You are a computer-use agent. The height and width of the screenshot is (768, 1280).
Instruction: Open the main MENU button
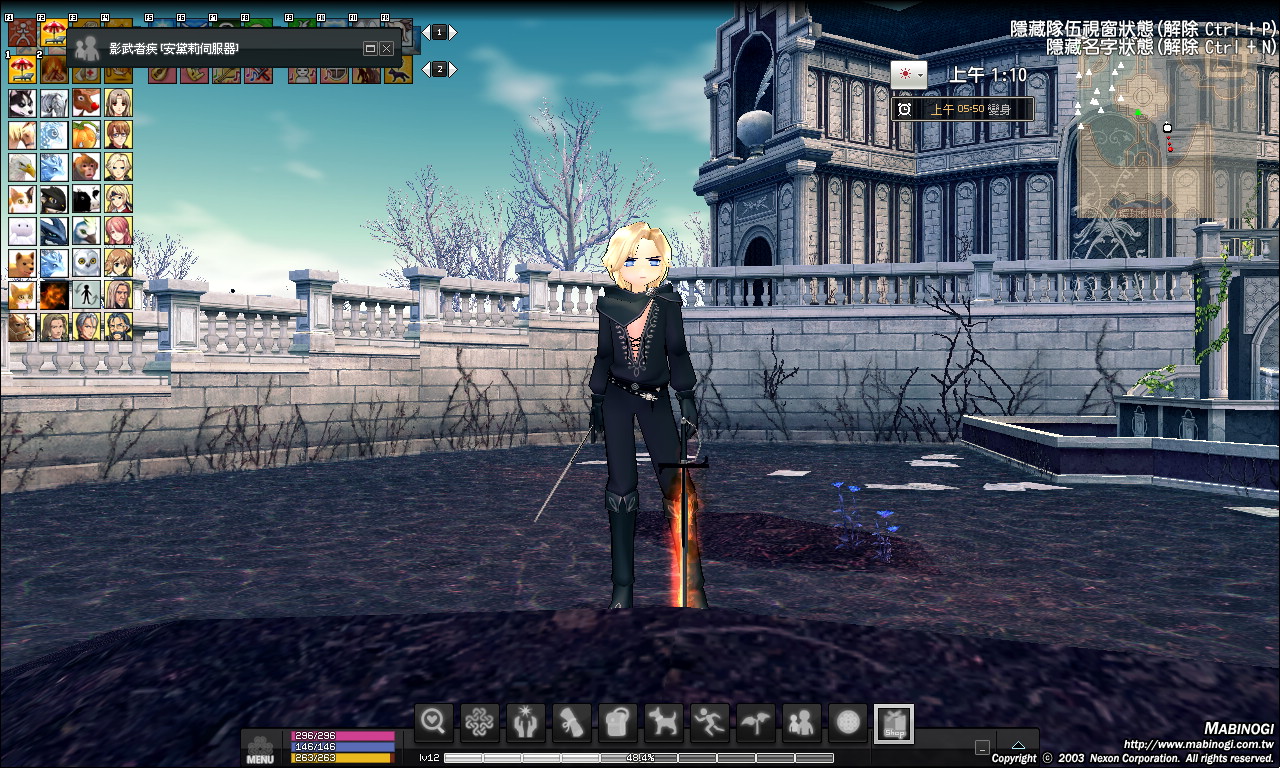point(259,749)
